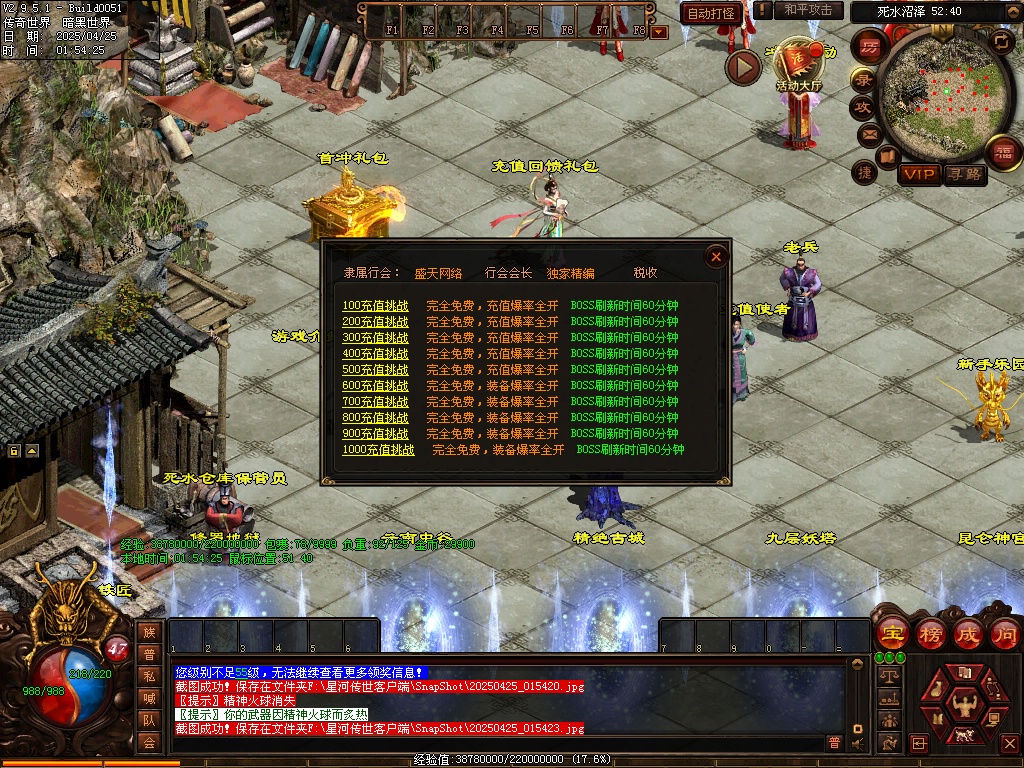
Task: Click the round play arrow button
Action: (743, 66)
